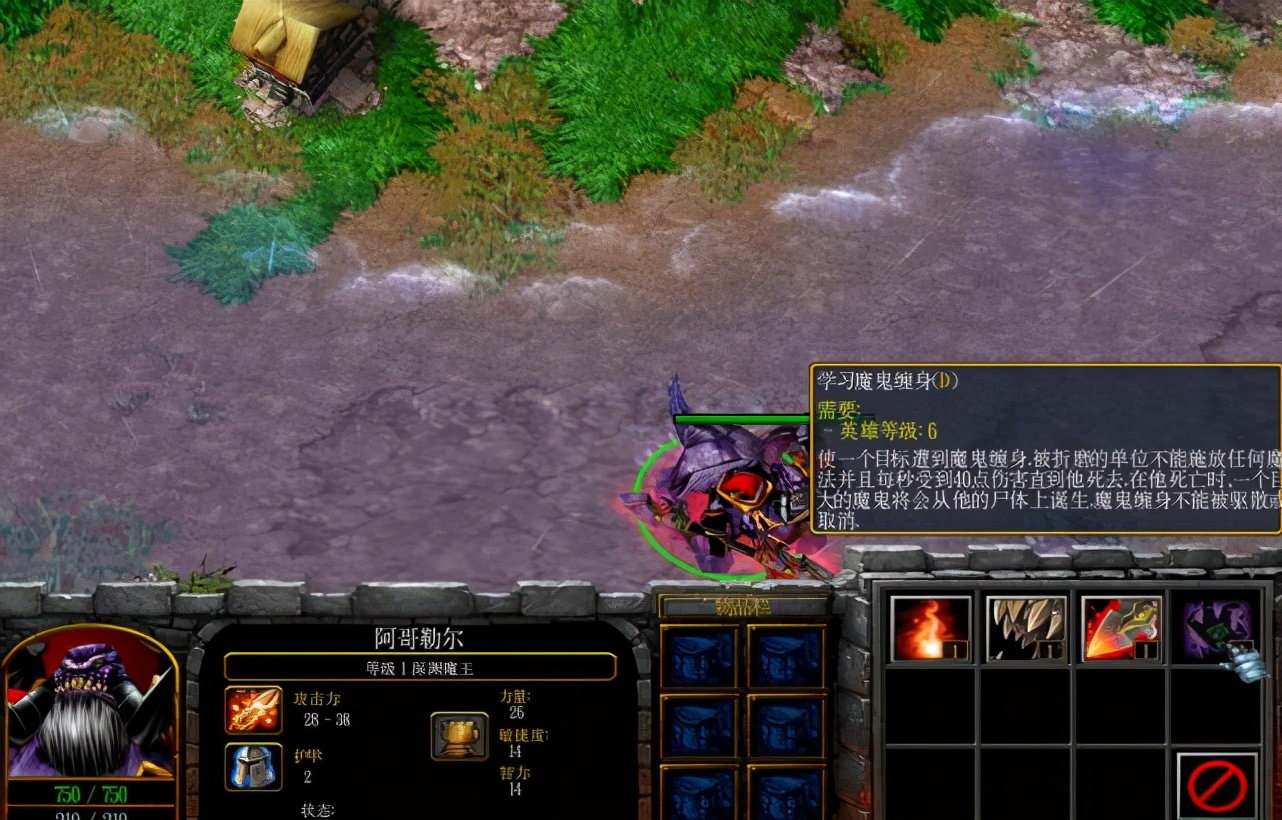Click the blue helmet armor icon

coord(252,766)
